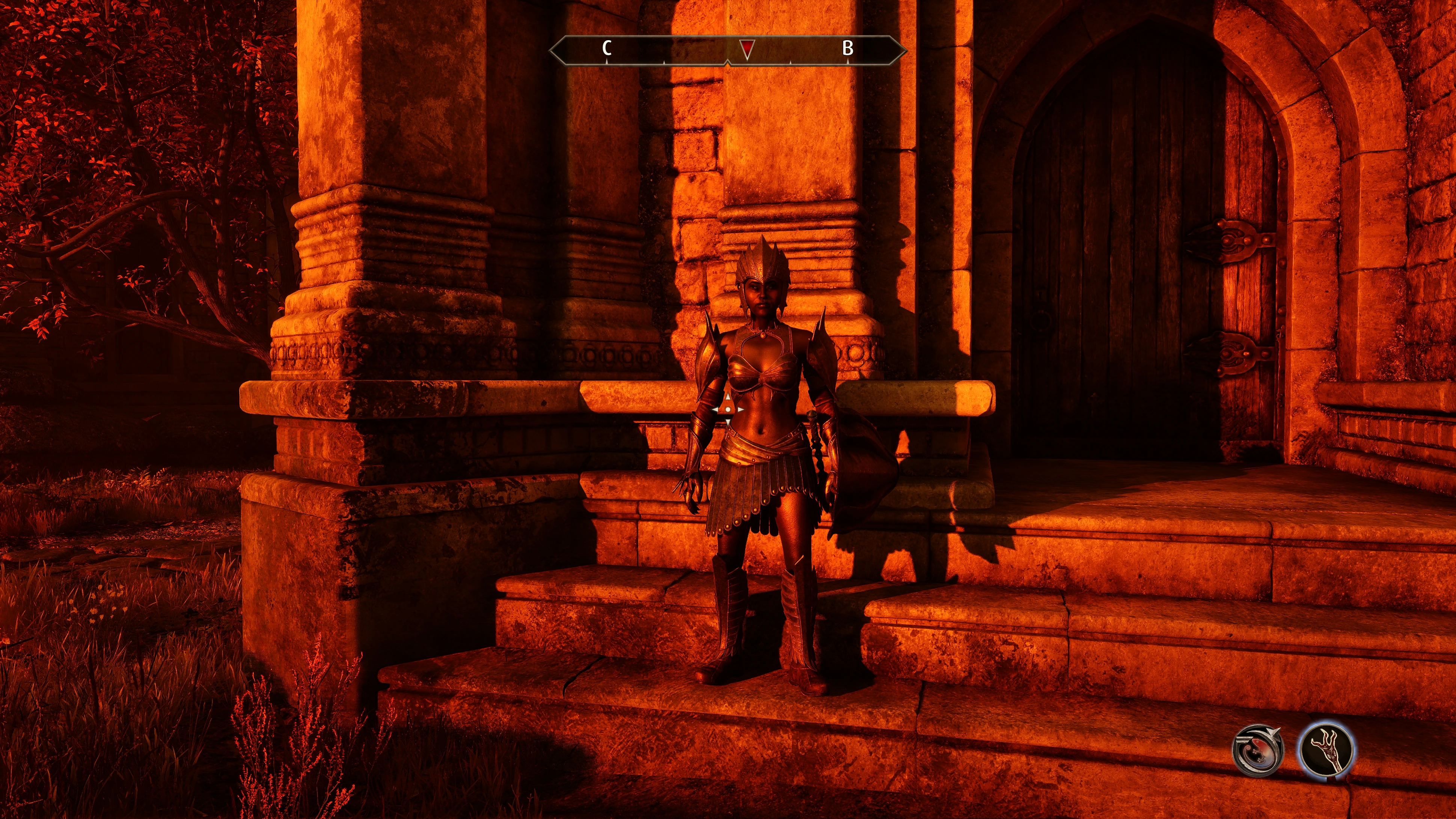Click the red triangle marker on the compass
Image resolution: width=1456 pixels, height=819 pixels.
[x=747, y=49]
